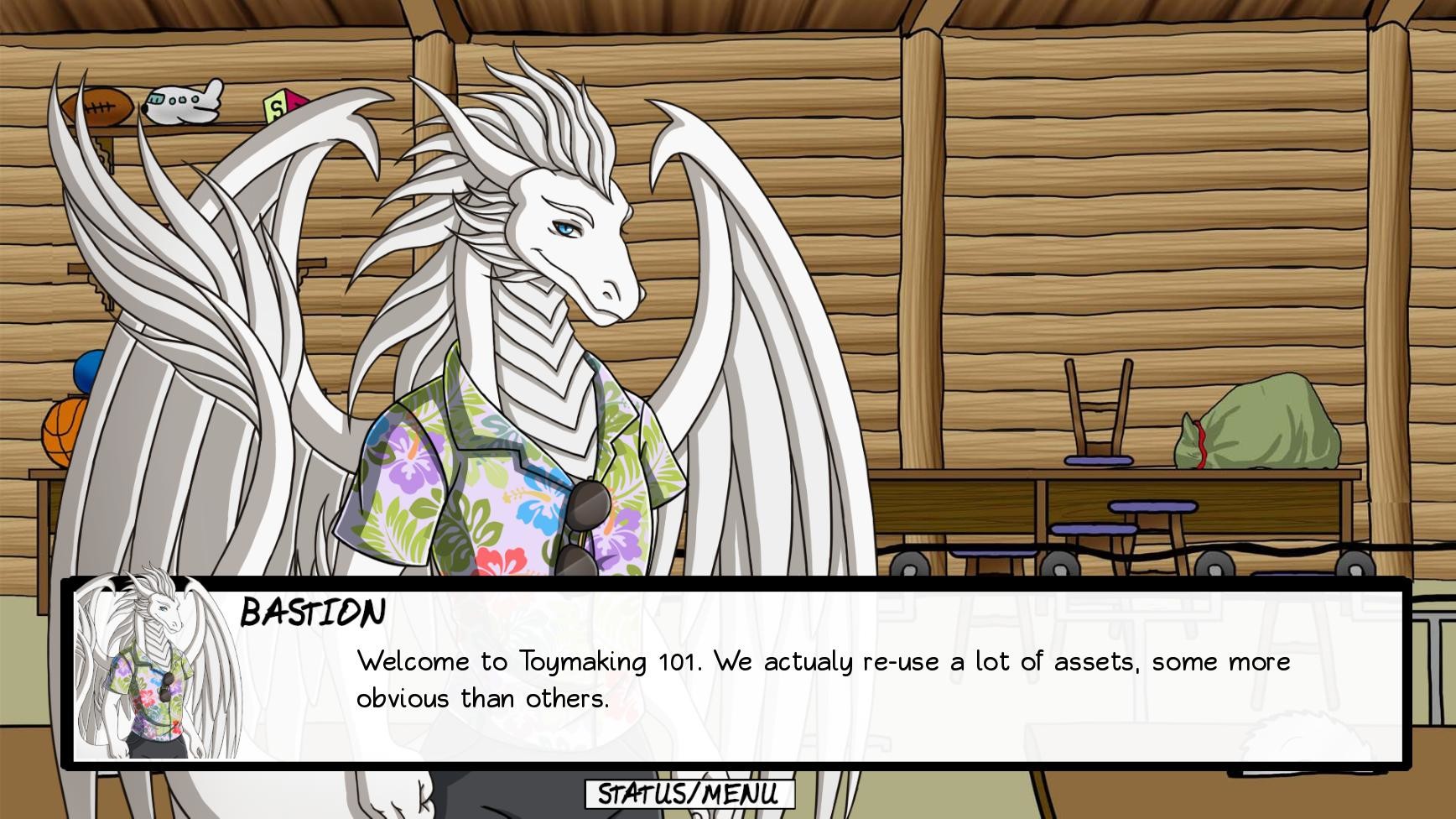Select the toy airplane on the shelf
Image resolution: width=1456 pixels, height=819 pixels.
click(x=186, y=102)
